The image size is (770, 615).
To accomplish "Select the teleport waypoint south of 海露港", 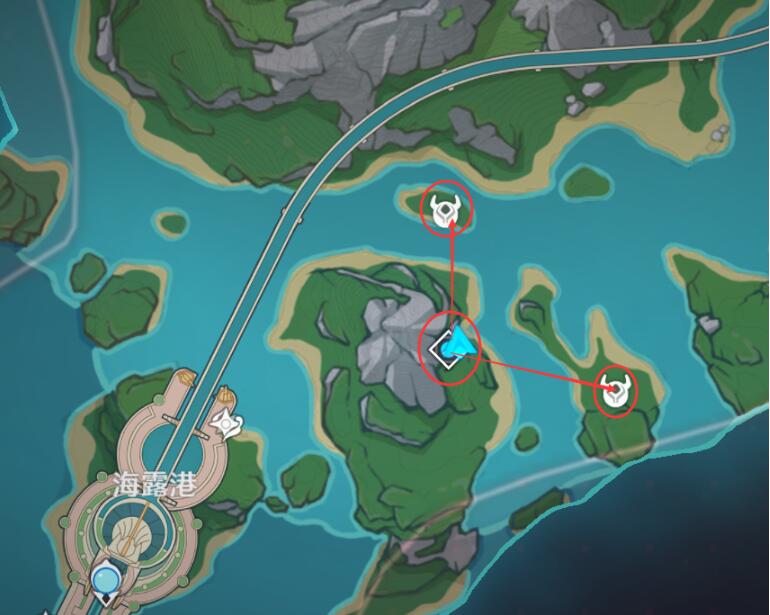I will pyautogui.click(x=105, y=579).
